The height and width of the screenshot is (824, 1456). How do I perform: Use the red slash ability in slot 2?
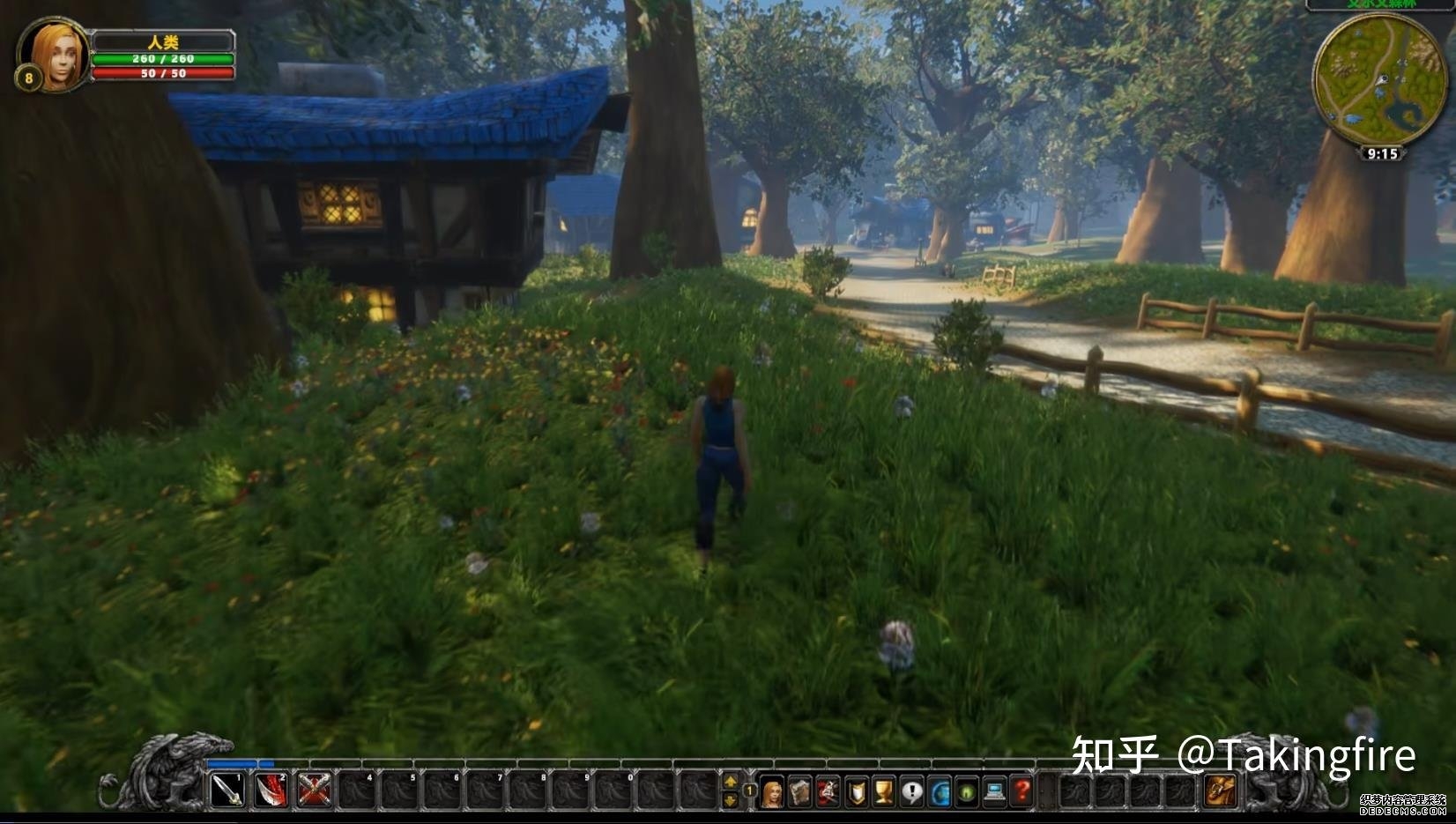271,790
